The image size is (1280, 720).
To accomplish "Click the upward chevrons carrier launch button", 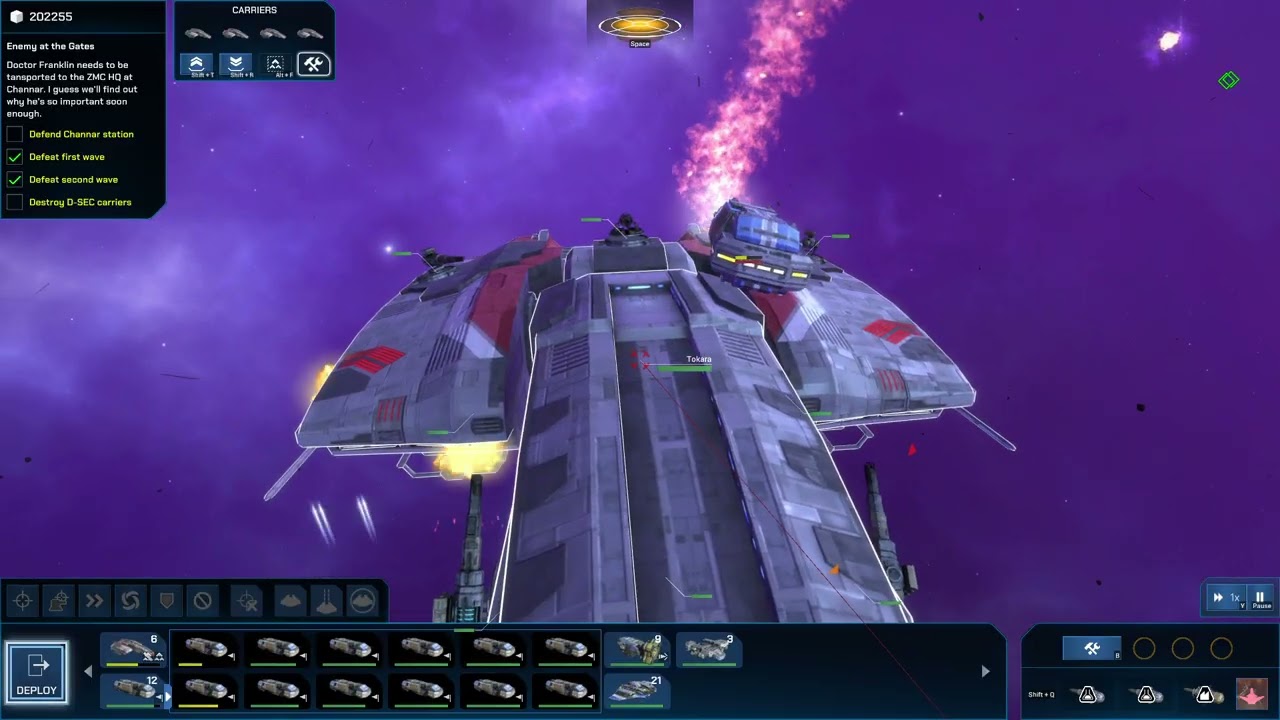I will pyautogui.click(x=196, y=65).
